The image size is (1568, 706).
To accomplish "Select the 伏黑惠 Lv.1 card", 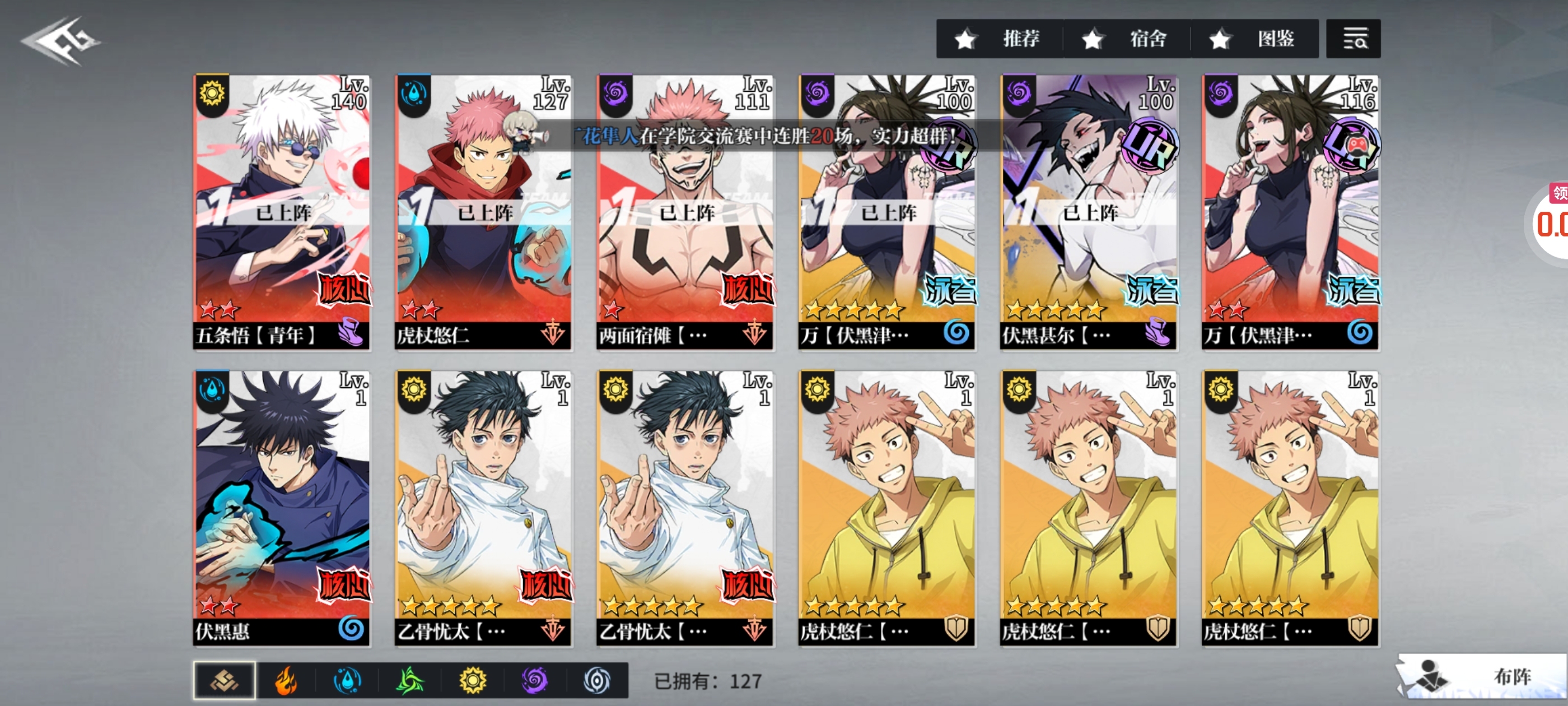I will [x=281, y=508].
